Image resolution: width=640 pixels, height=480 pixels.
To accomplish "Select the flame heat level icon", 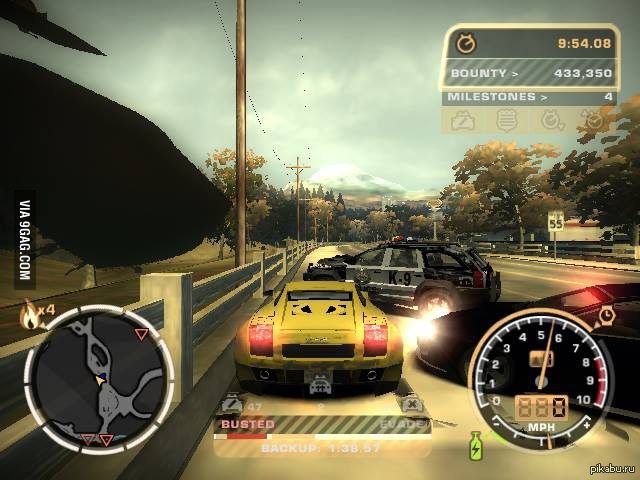I will [x=31, y=318].
